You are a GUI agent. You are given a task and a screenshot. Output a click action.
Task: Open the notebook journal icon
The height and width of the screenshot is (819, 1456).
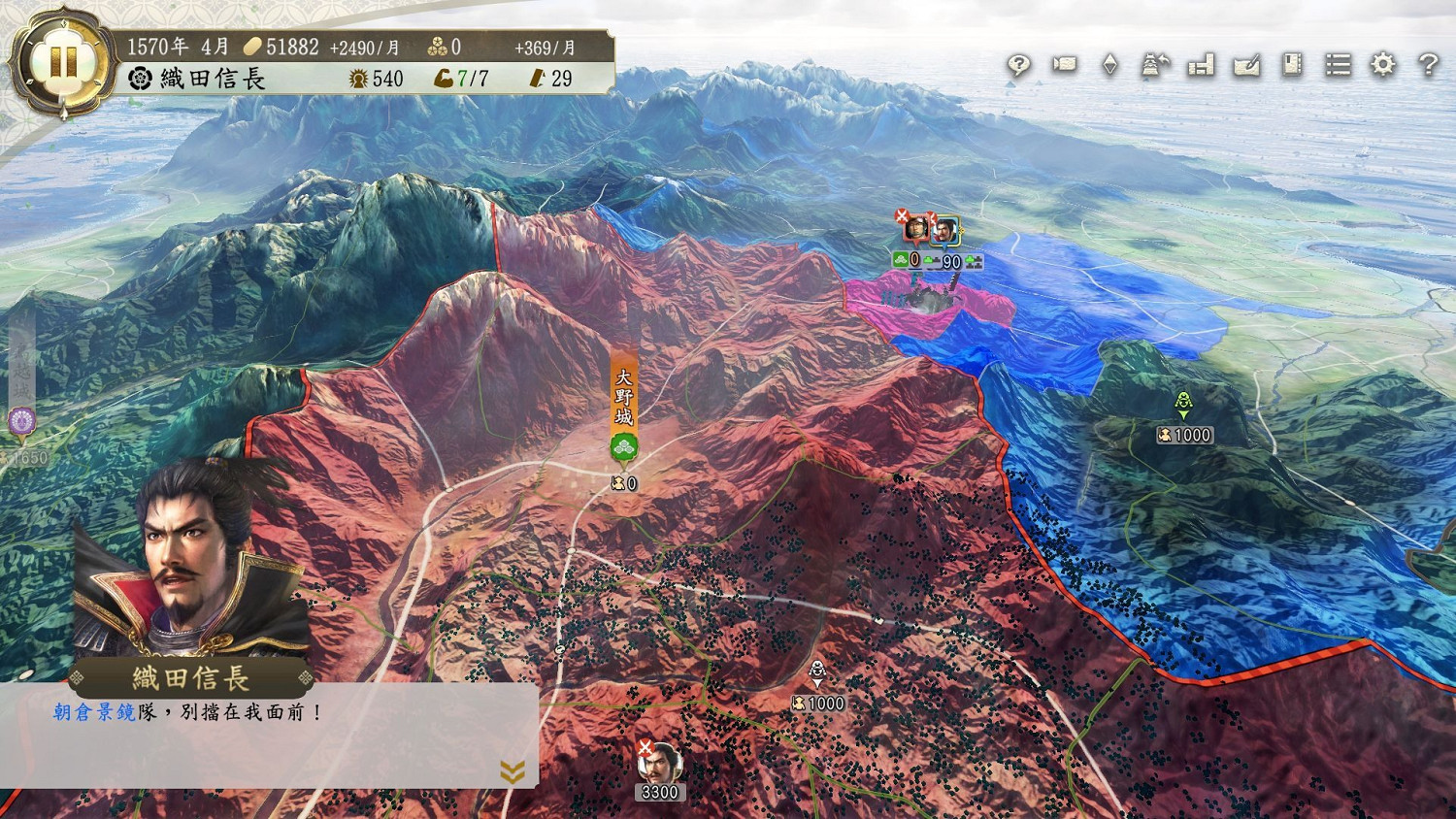(1292, 65)
